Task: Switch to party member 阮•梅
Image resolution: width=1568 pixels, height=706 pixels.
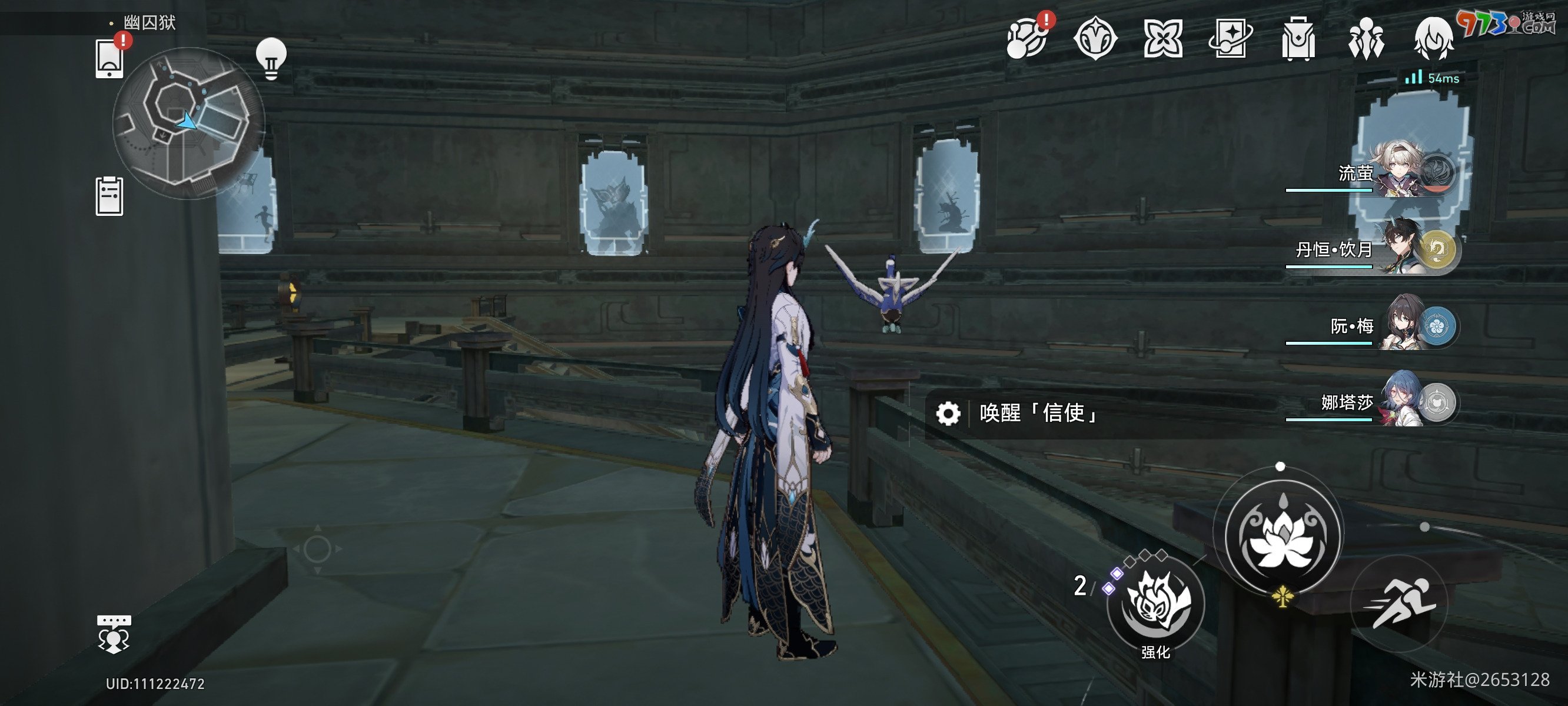Action: click(1400, 327)
